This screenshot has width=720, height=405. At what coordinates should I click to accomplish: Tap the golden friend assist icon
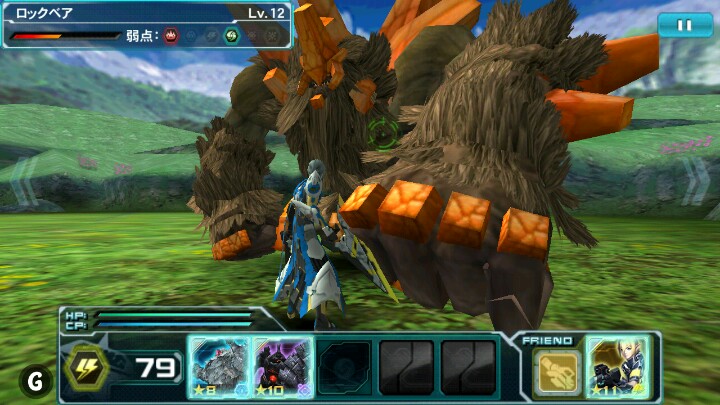tap(554, 371)
